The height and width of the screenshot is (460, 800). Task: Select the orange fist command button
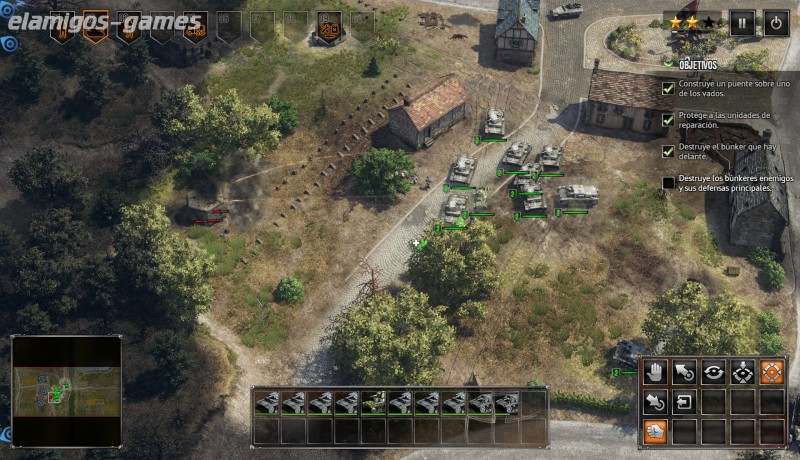point(655,431)
